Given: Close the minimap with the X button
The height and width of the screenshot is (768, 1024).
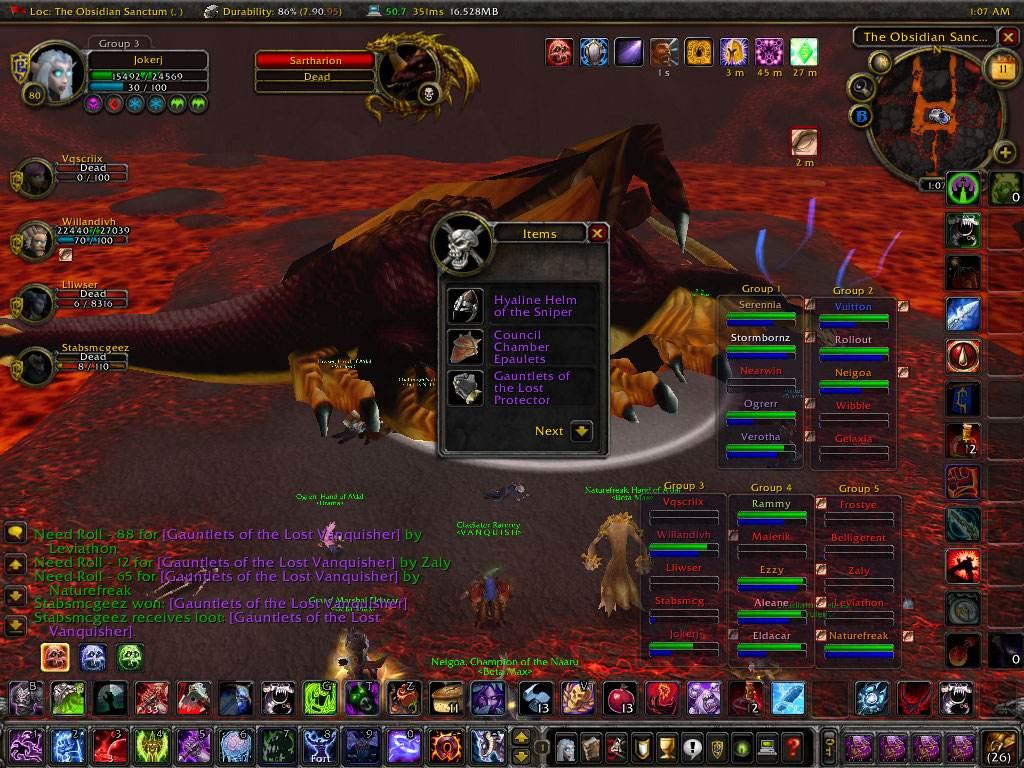Looking at the screenshot, I should click(x=1007, y=37).
